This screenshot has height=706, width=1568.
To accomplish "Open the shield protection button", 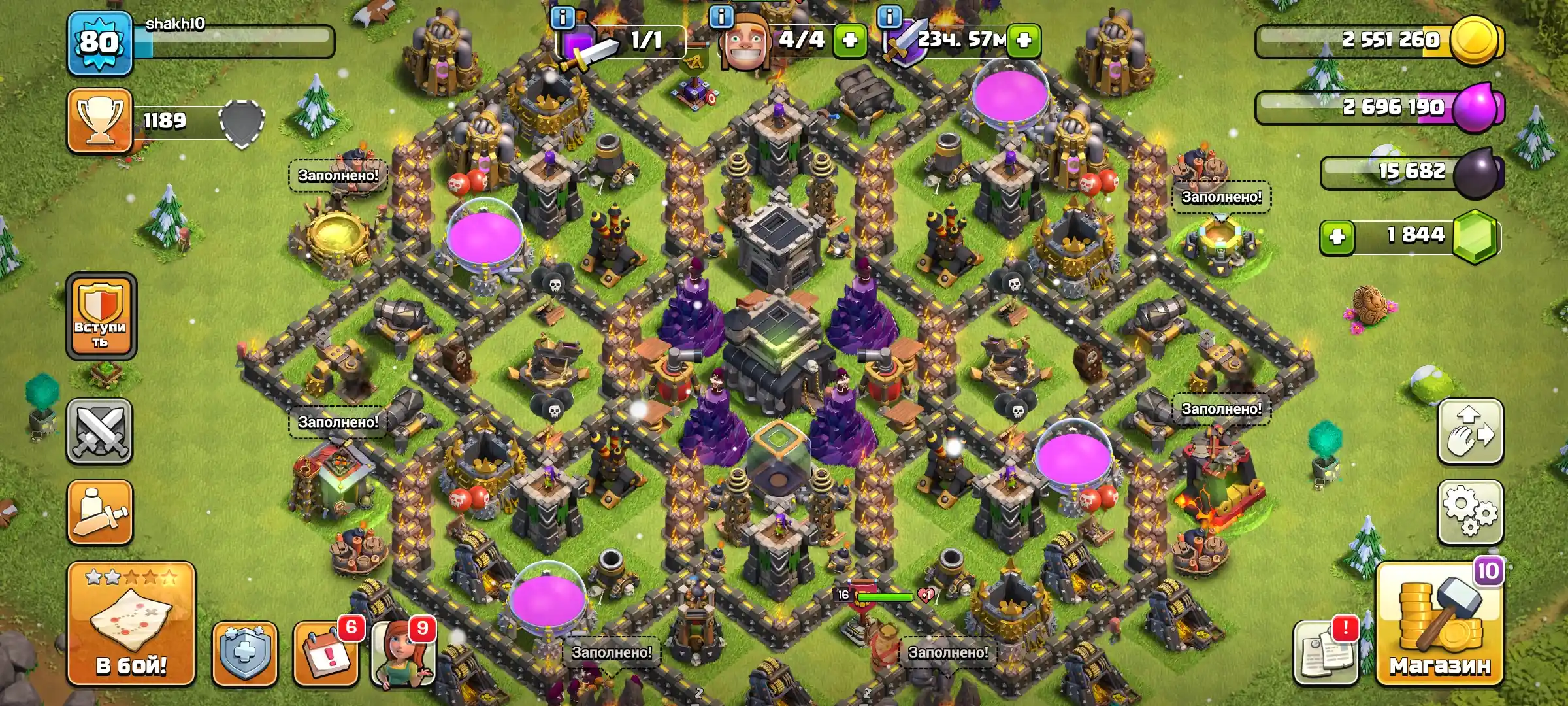I will [x=245, y=654].
